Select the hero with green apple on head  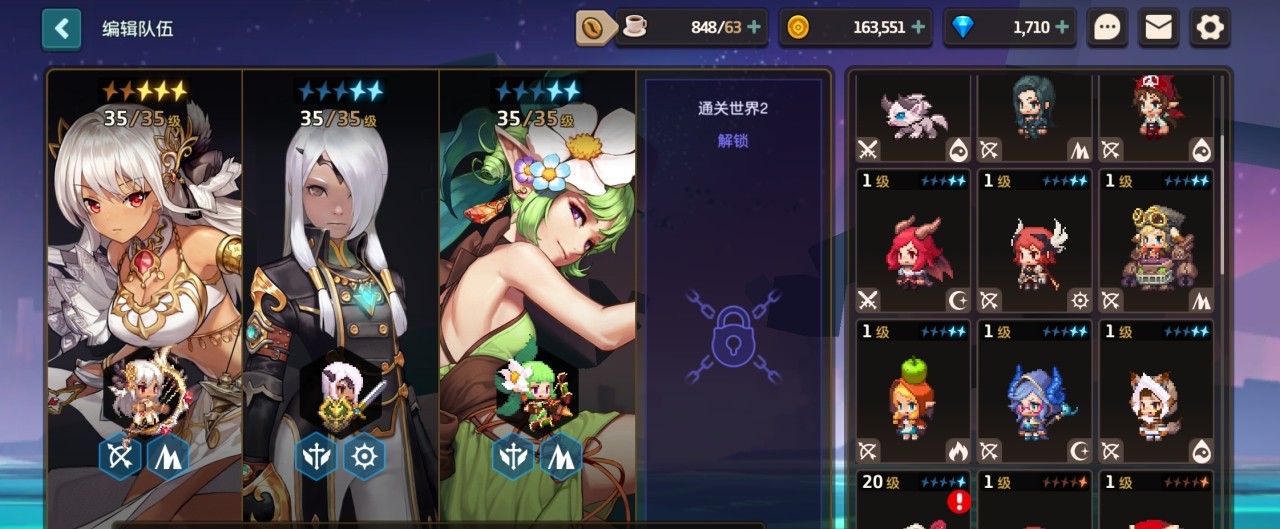point(913,393)
